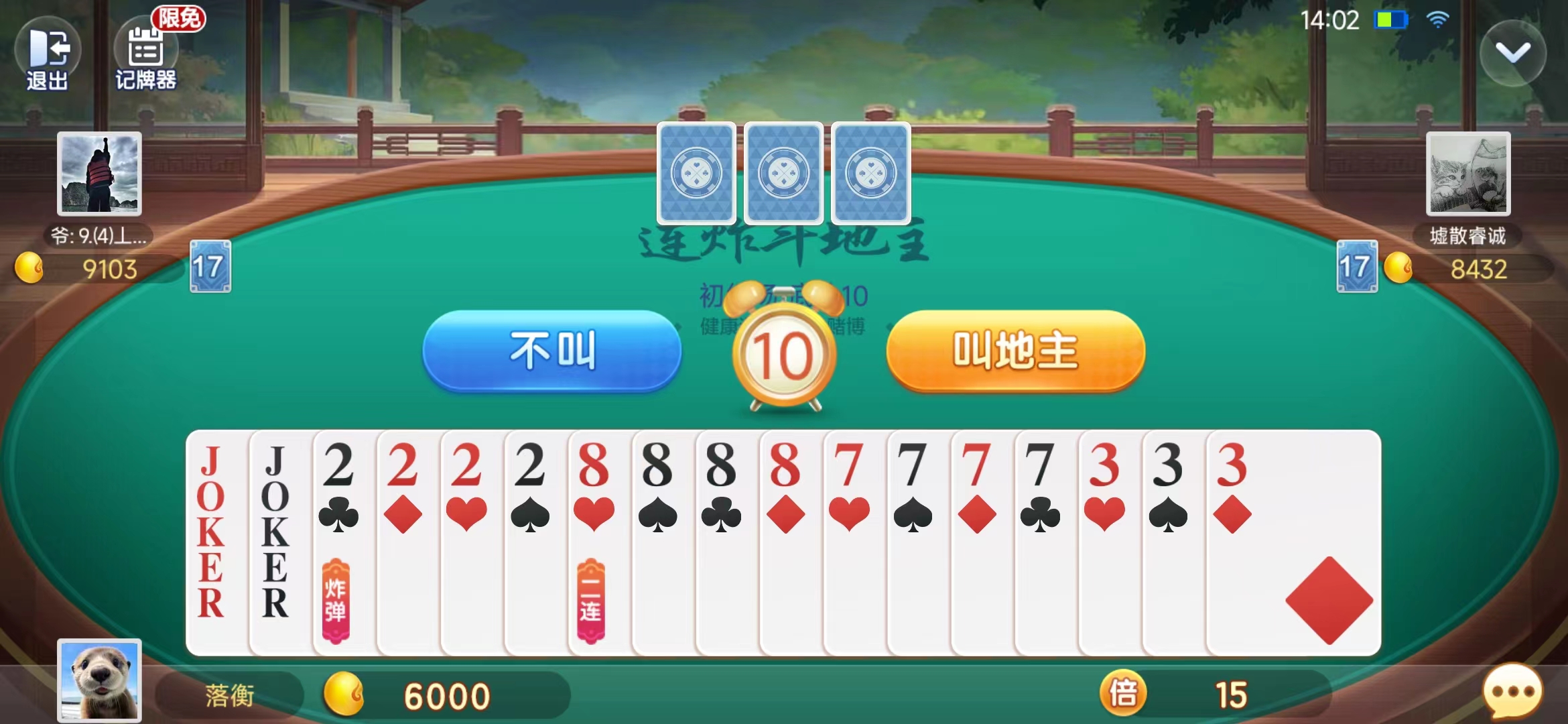
Task: Collapse the screen with top-right chevron
Action: [x=1512, y=54]
